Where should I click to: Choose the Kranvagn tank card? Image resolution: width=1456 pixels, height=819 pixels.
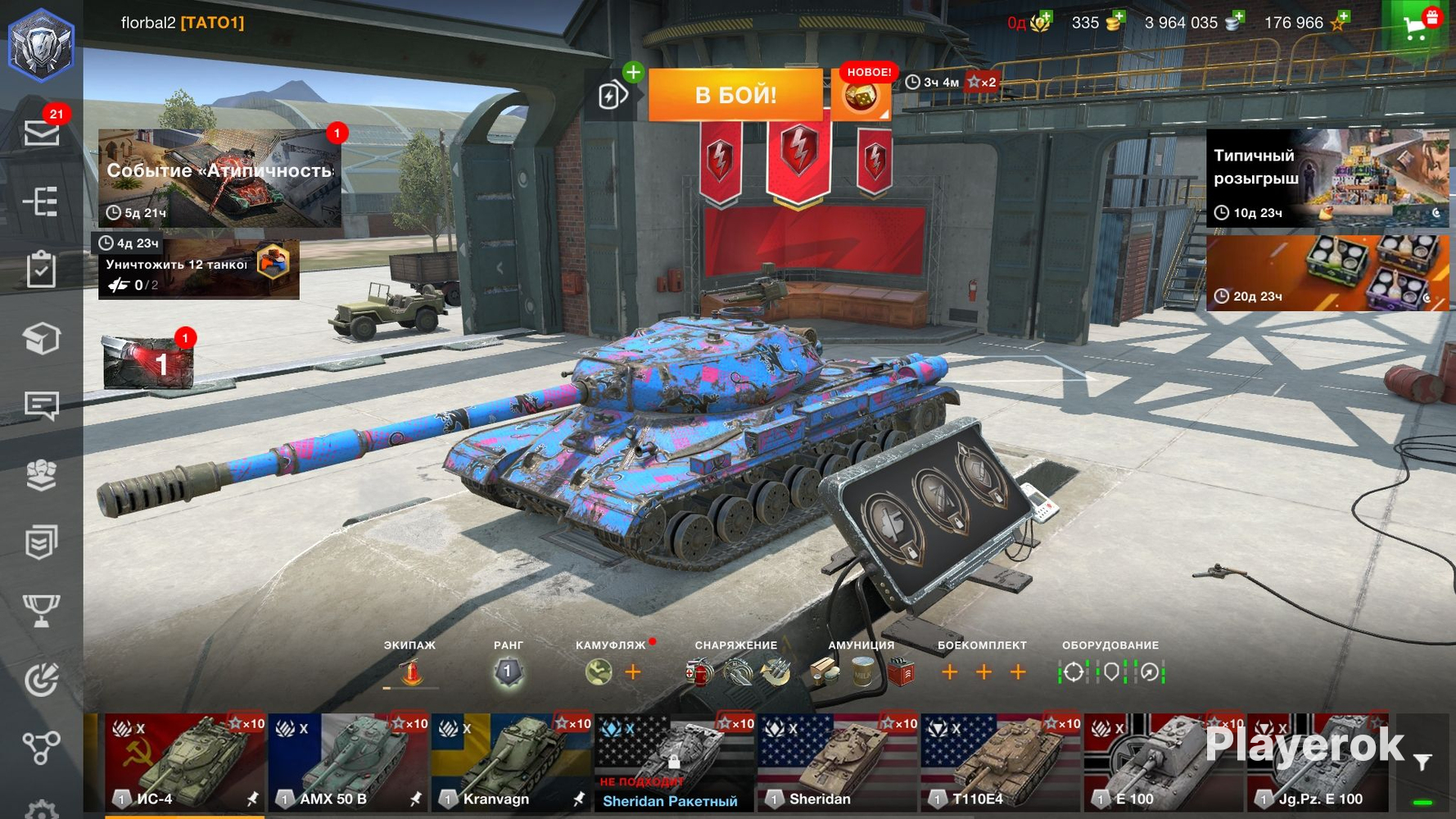512,762
